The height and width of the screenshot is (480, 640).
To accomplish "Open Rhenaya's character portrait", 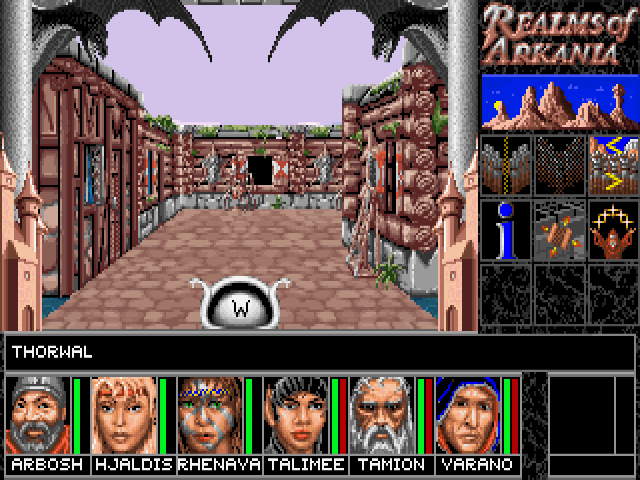I will coord(210,415).
